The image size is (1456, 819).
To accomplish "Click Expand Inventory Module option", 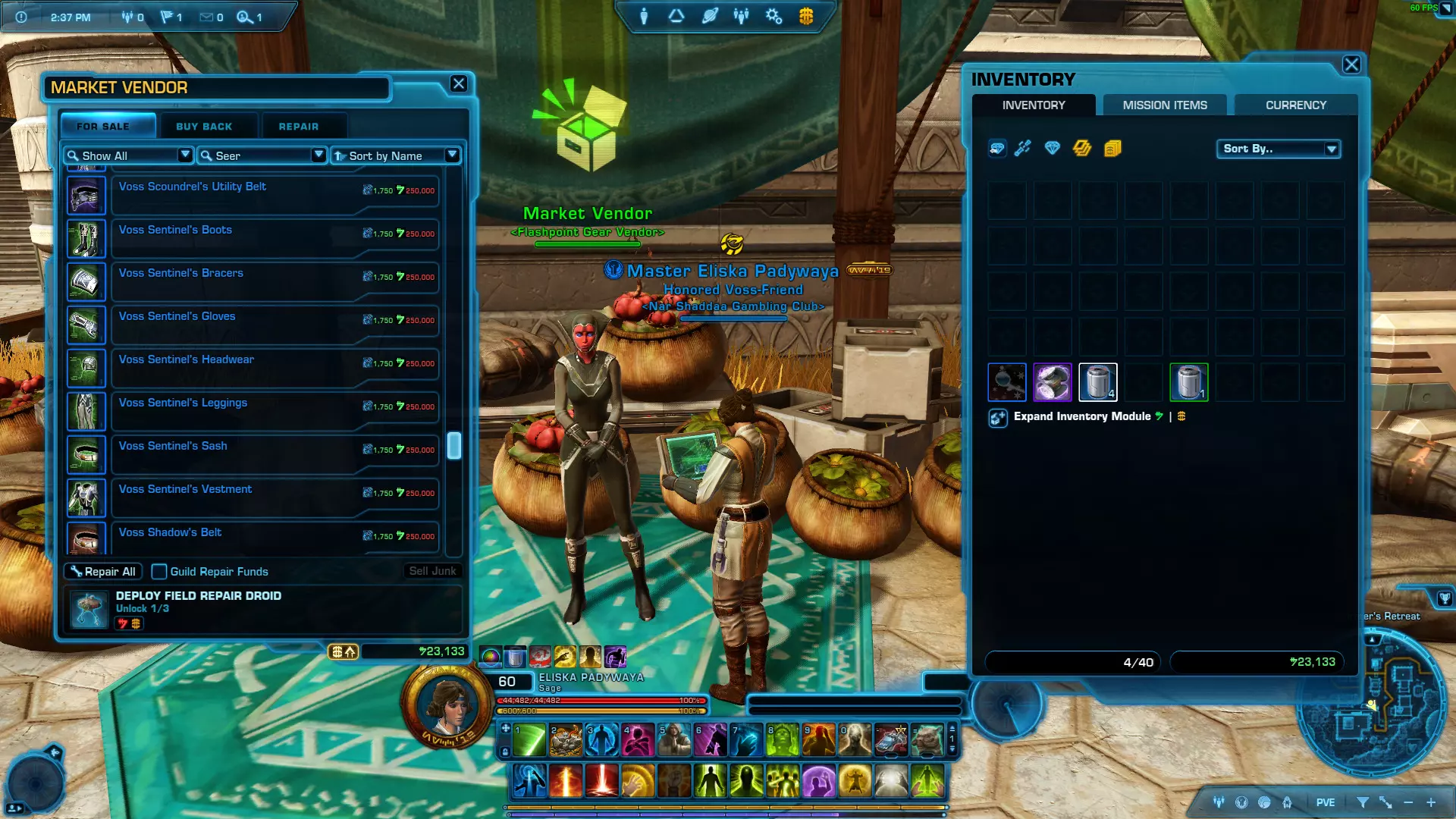I will click(1081, 416).
